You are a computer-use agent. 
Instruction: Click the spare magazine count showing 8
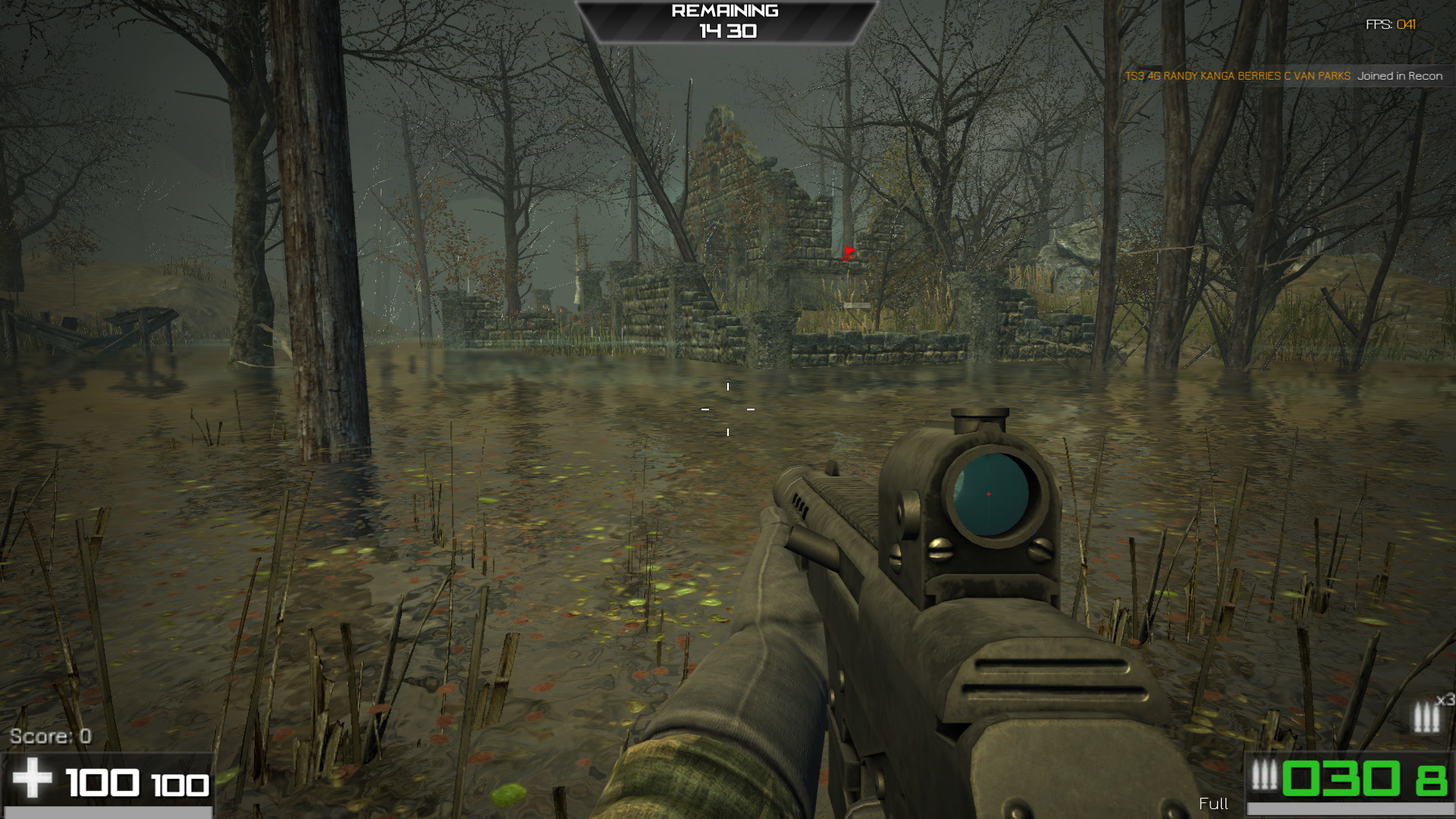pyautogui.click(x=1433, y=778)
